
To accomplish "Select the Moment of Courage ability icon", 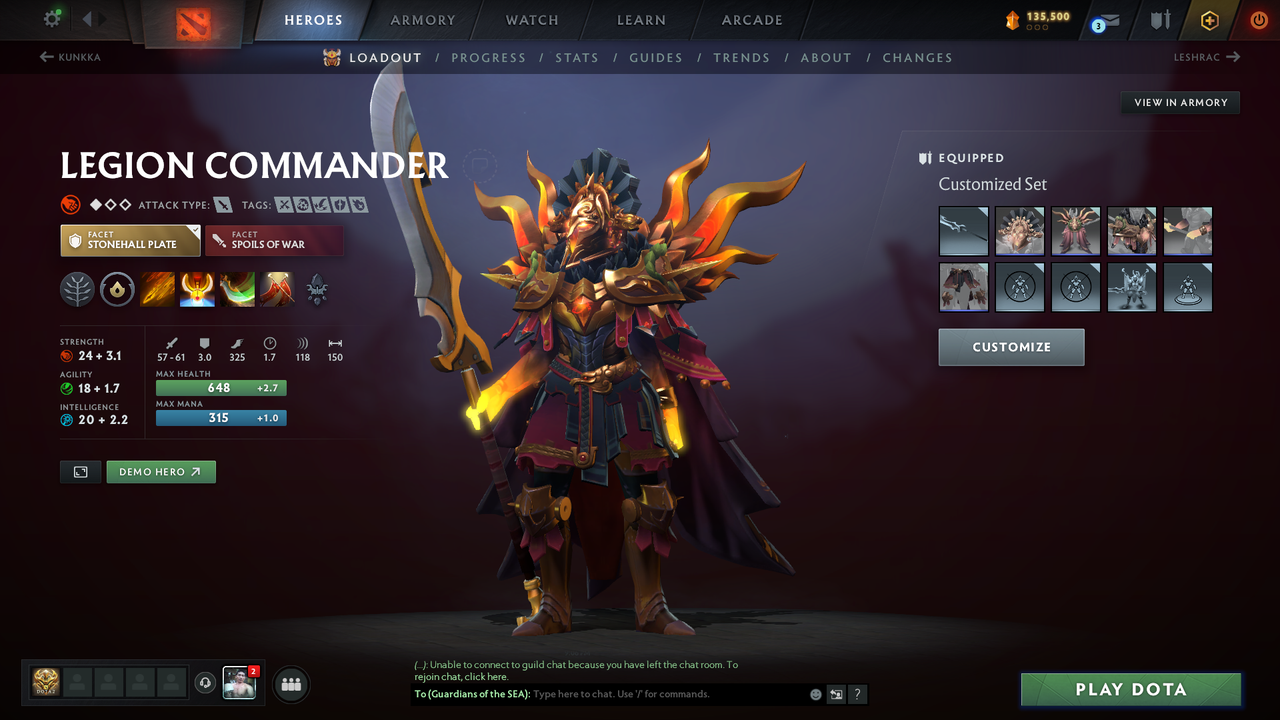I will pyautogui.click(x=237, y=290).
